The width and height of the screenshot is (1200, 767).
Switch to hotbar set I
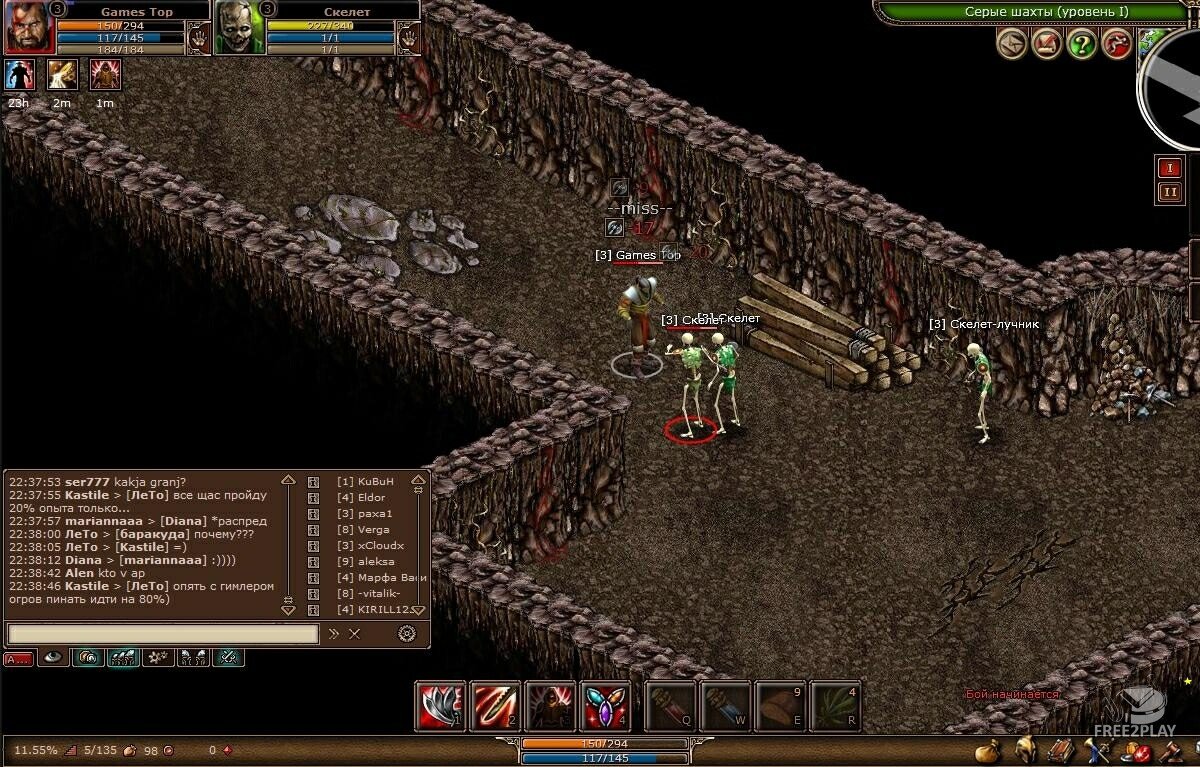coord(1169,167)
